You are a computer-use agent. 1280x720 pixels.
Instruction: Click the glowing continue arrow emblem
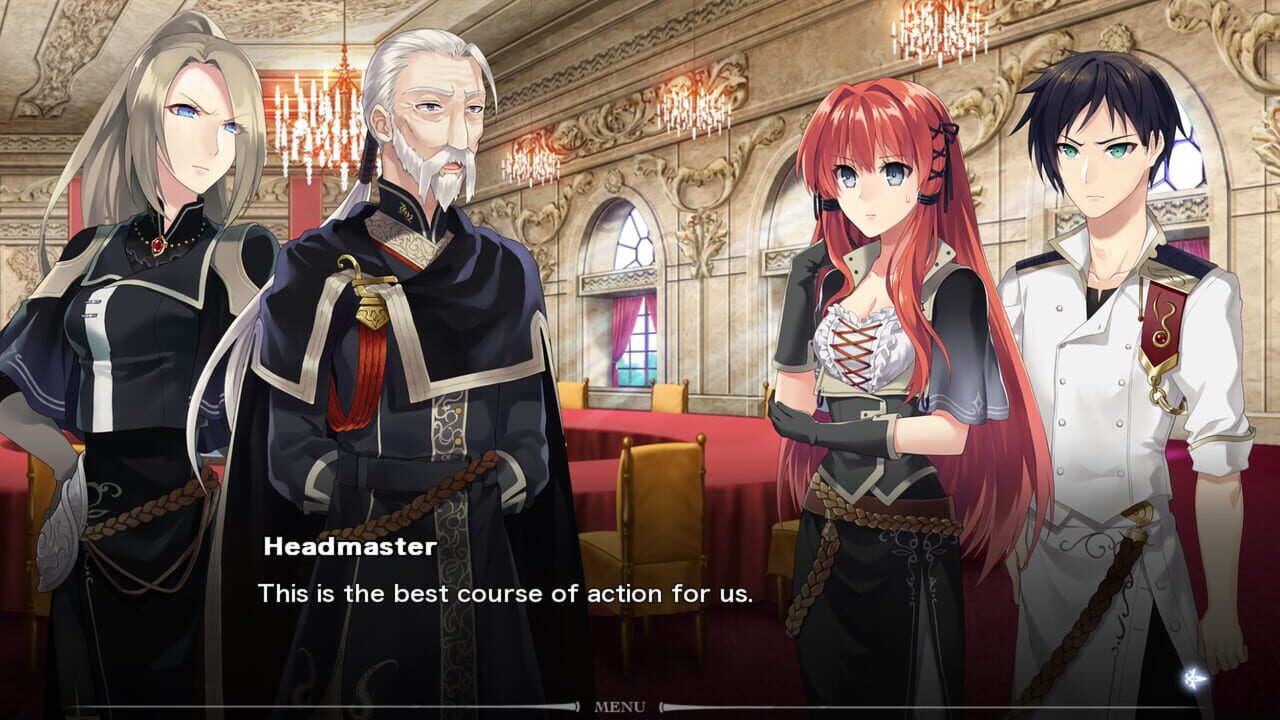coord(1191,677)
